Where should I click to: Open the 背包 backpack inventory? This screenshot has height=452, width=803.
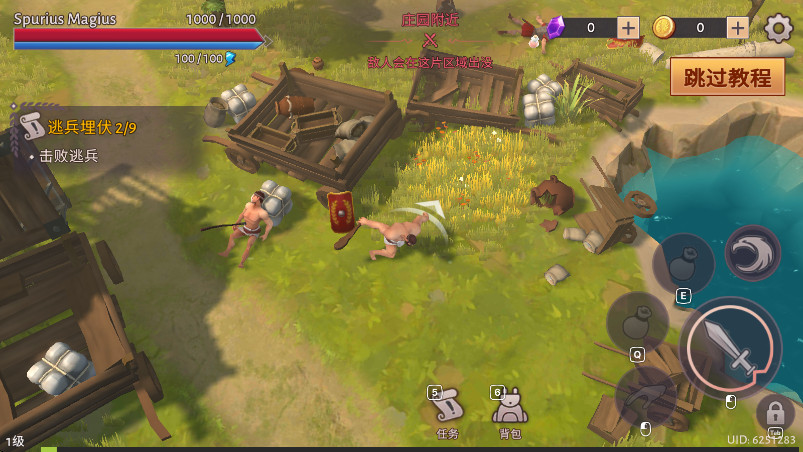(x=510, y=410)
